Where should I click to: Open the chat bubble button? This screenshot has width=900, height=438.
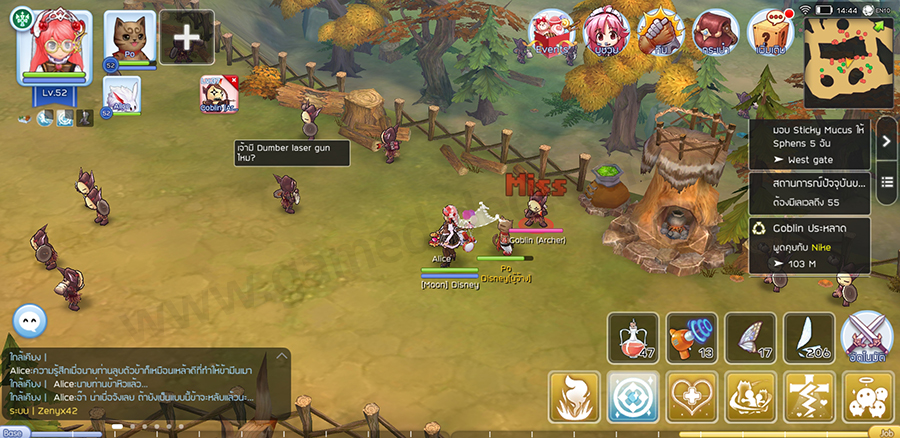click(x=30, y=321)
